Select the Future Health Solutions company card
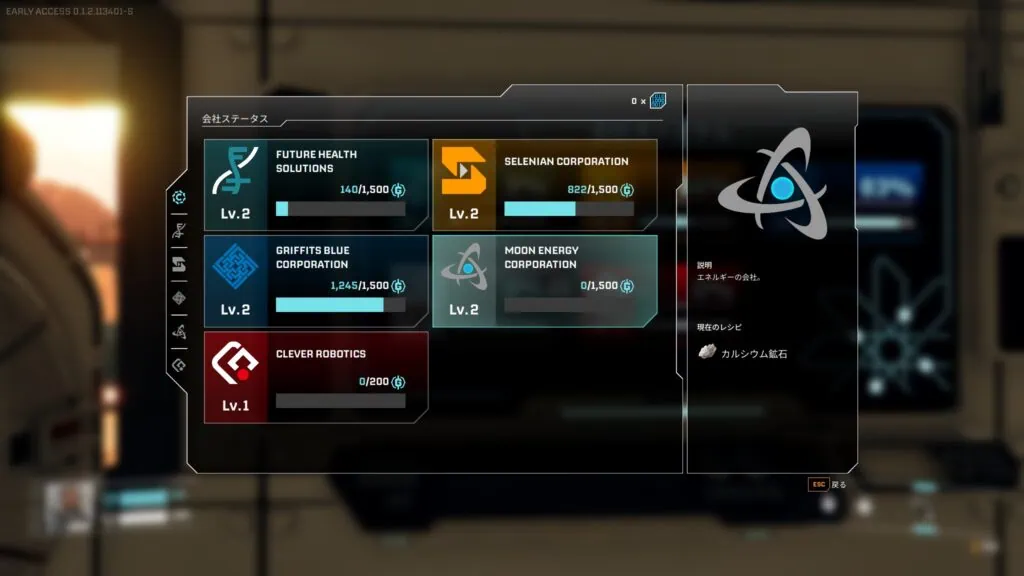 click(x=316, y=185)
